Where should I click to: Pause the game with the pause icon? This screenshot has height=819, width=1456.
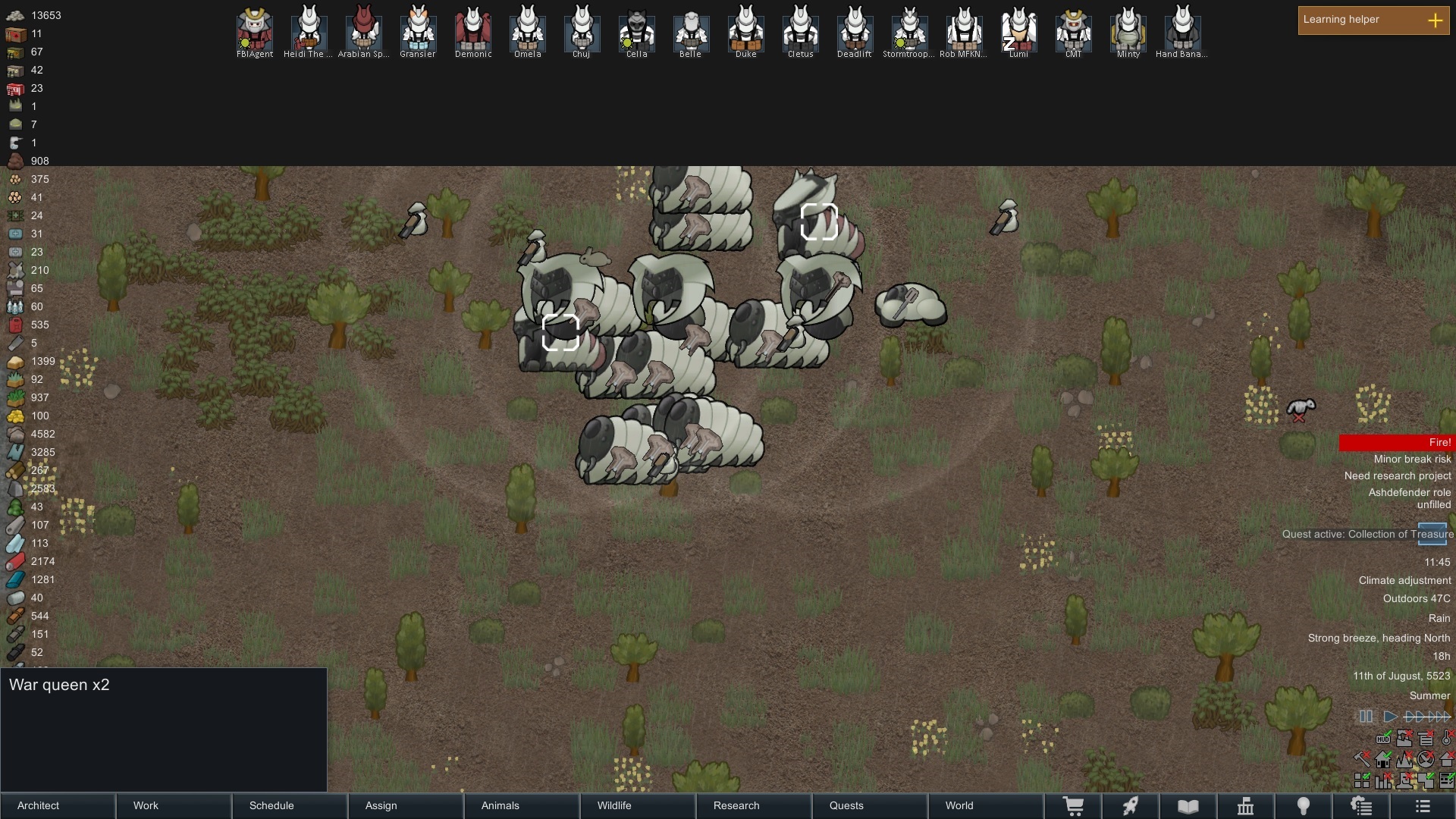click(x=1367, y=716)
